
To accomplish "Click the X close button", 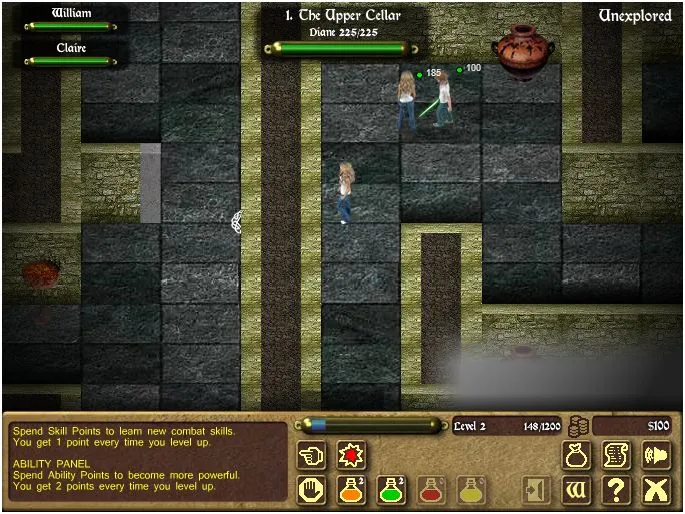I will (655, 490).
